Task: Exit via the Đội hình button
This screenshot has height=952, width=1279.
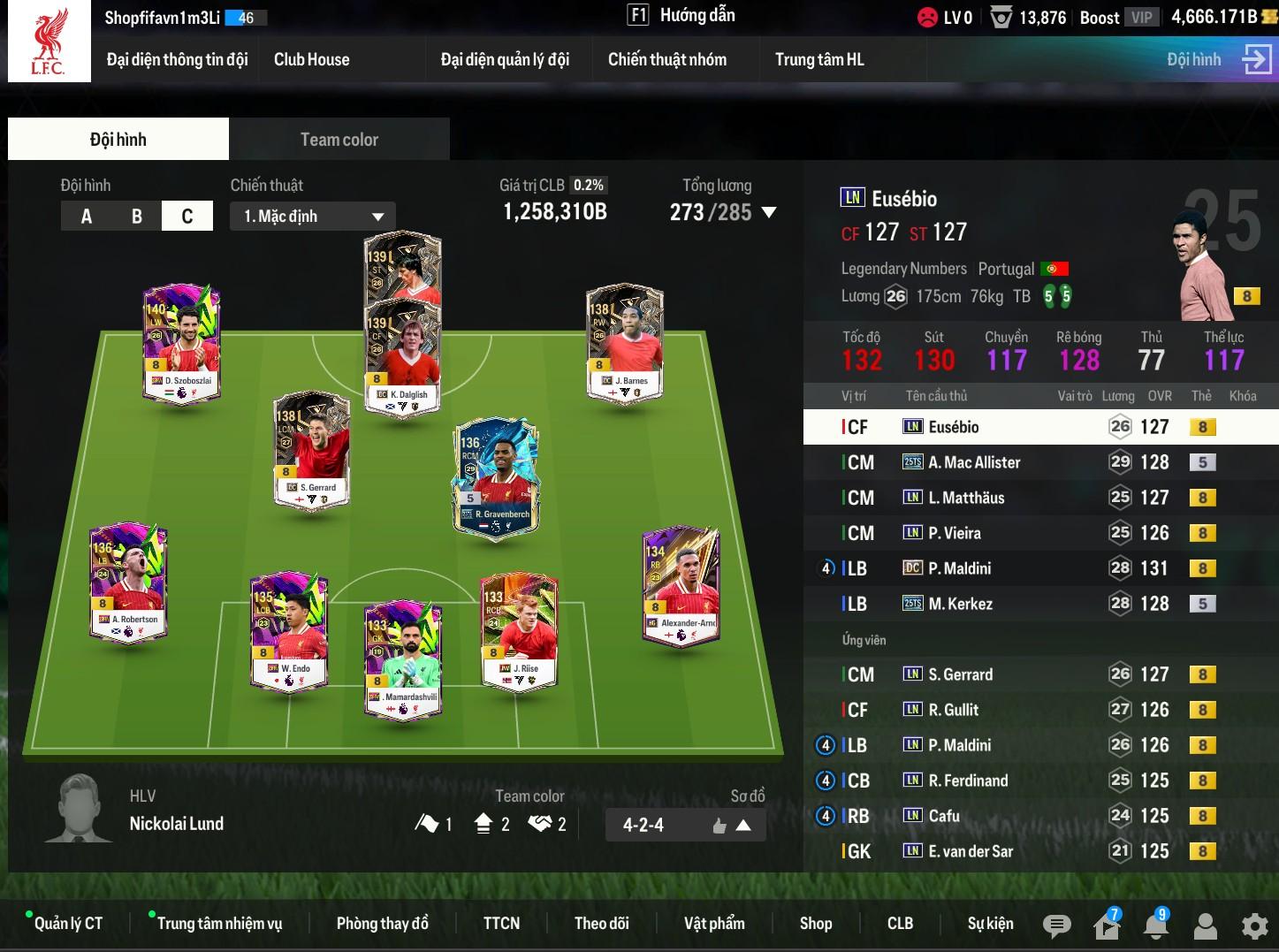Action: pyautogui.click(x=1218, y=59)
